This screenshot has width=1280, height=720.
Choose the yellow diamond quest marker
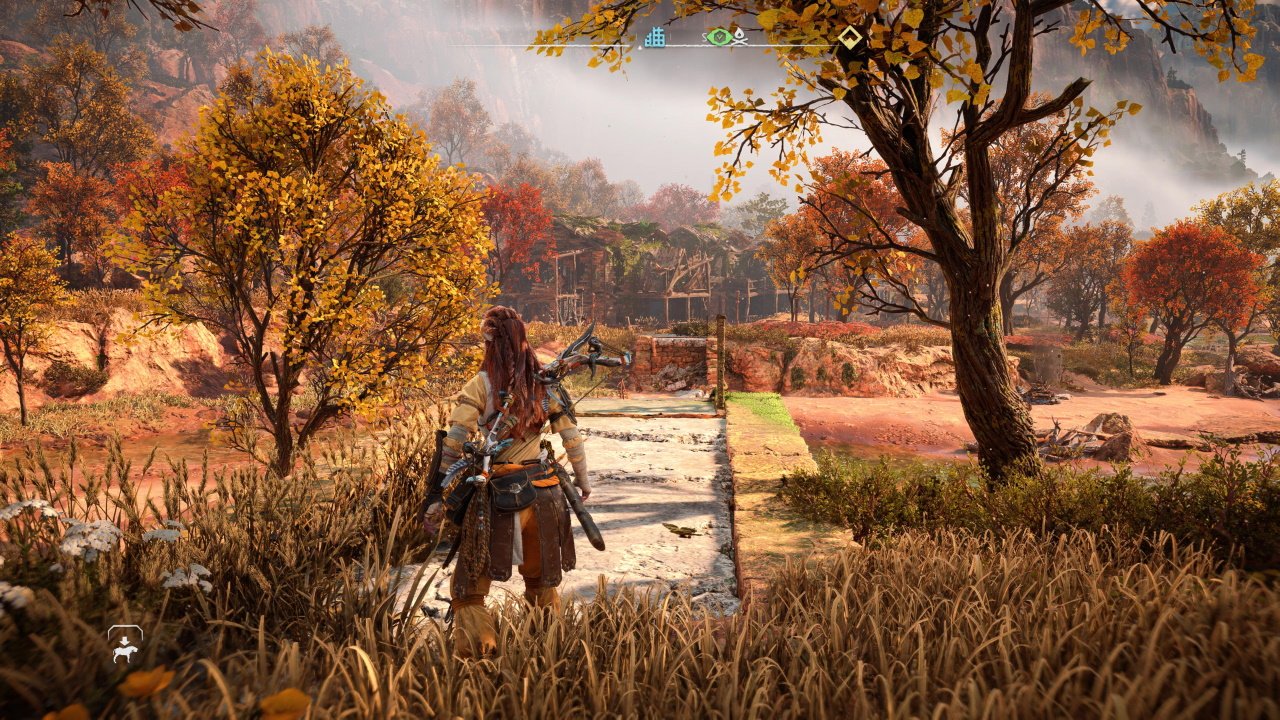(850, 37)
